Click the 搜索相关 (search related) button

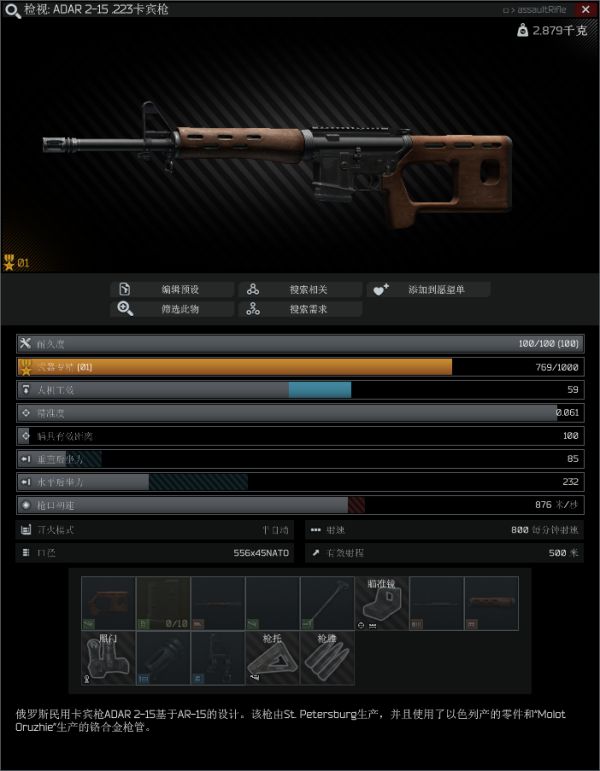(300, 289)
